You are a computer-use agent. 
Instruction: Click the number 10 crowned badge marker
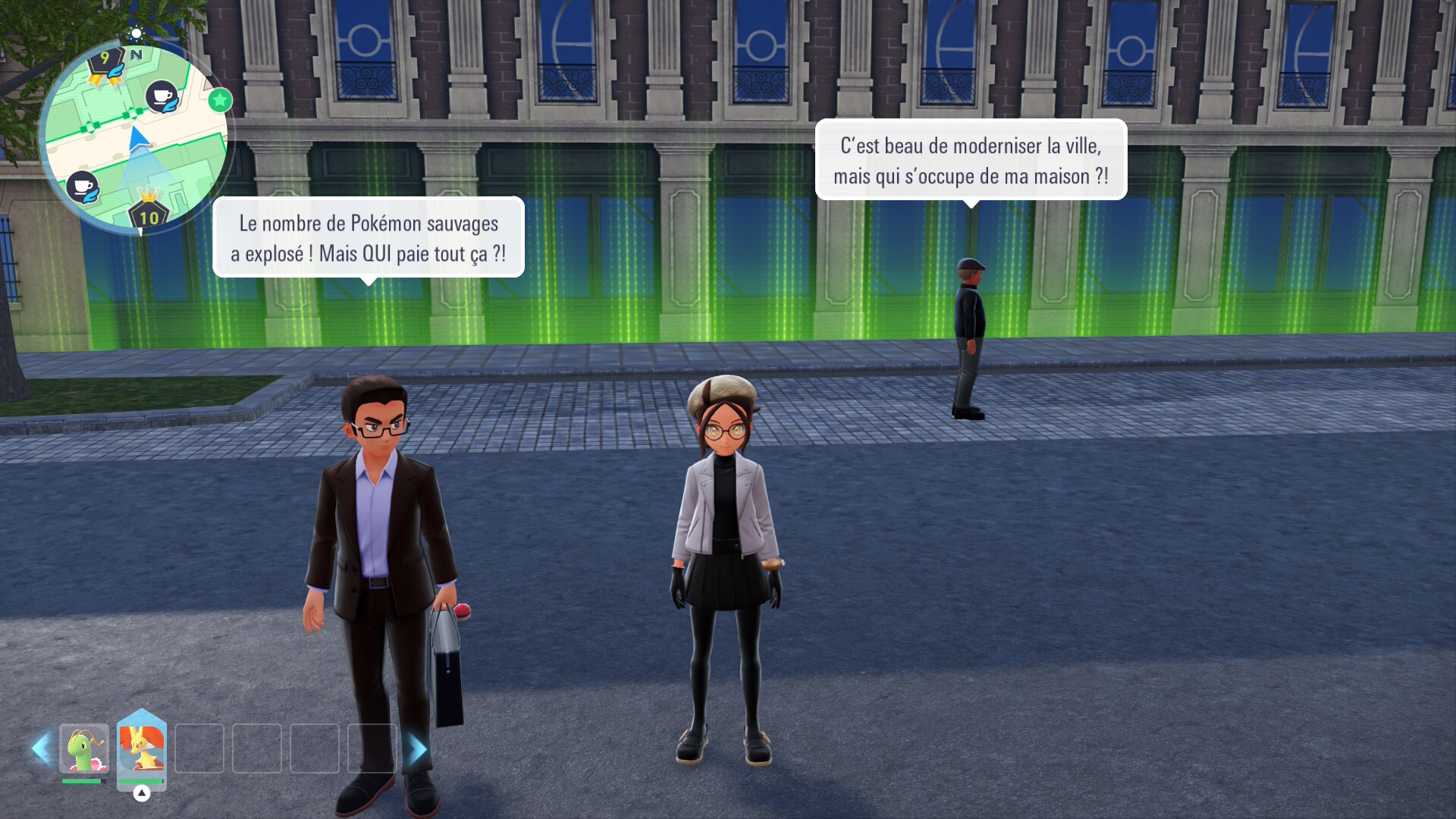click(149, 213)
